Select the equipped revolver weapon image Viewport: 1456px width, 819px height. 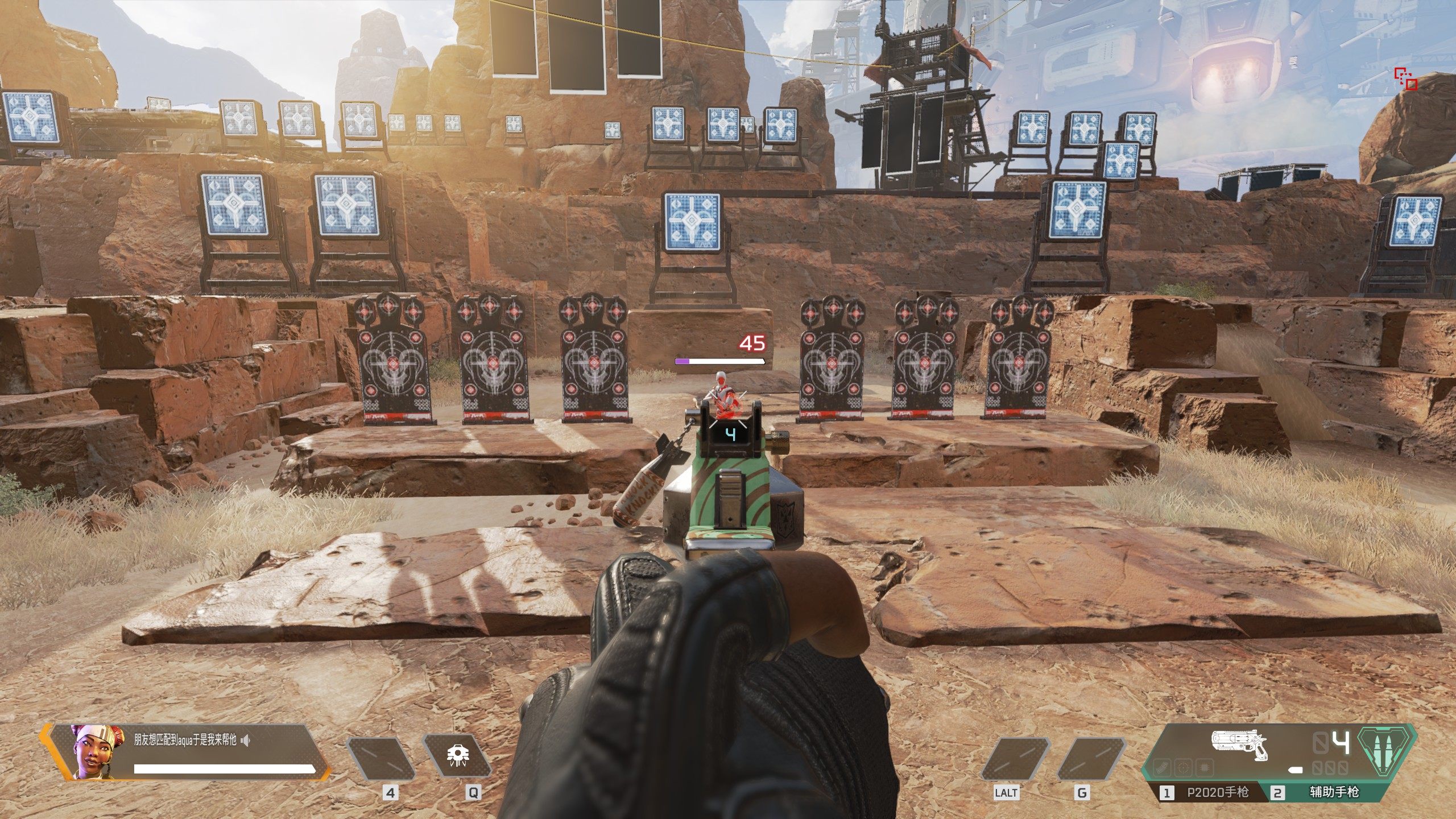pyautogui.click(x=1240, y=752)
